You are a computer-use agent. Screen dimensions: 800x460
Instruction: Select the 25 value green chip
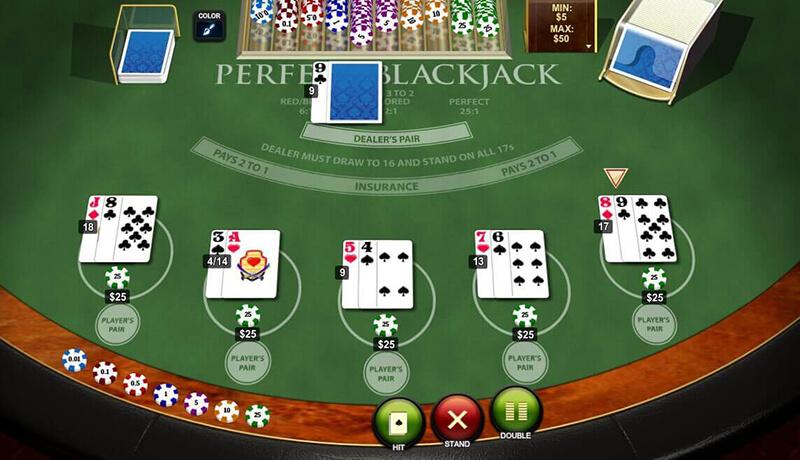pos(258,414)
